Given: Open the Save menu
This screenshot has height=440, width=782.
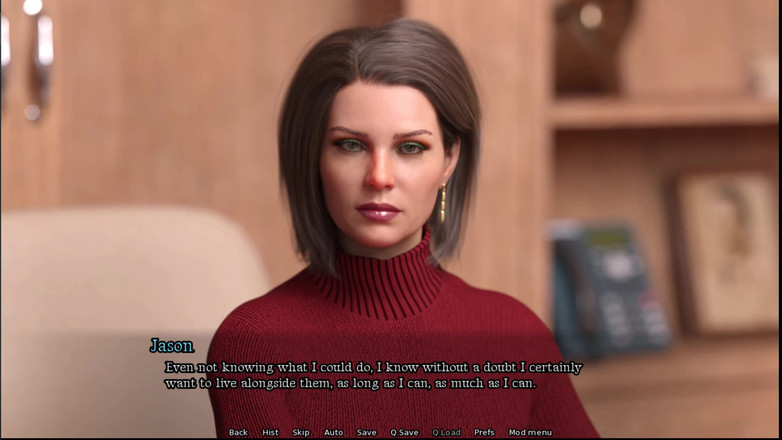Looking at the screenshot, I should (367, 432).
